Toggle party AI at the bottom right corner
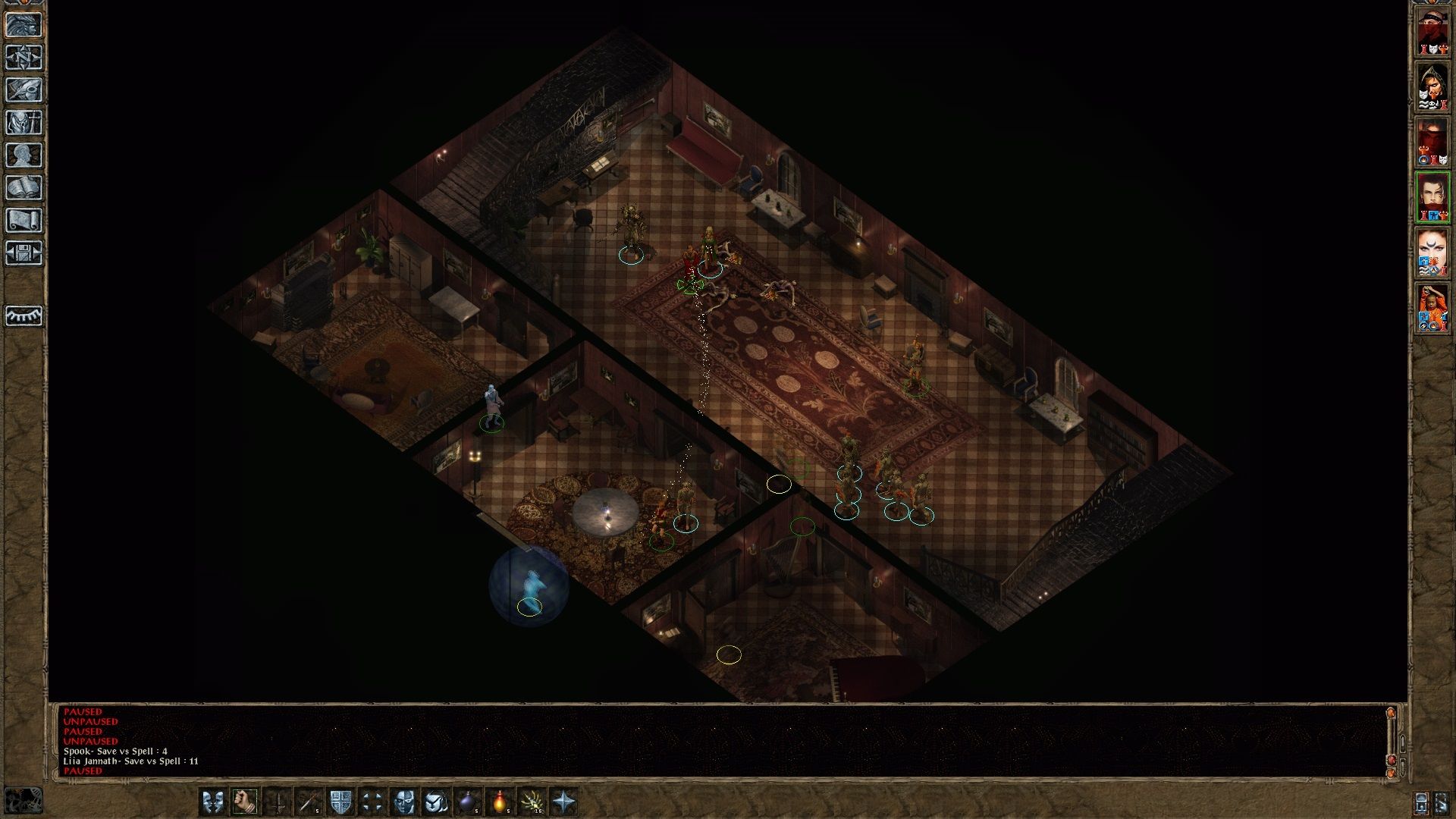This screenshot has height=819, width=1456. pyautogui.click(x=1441, y=802)
